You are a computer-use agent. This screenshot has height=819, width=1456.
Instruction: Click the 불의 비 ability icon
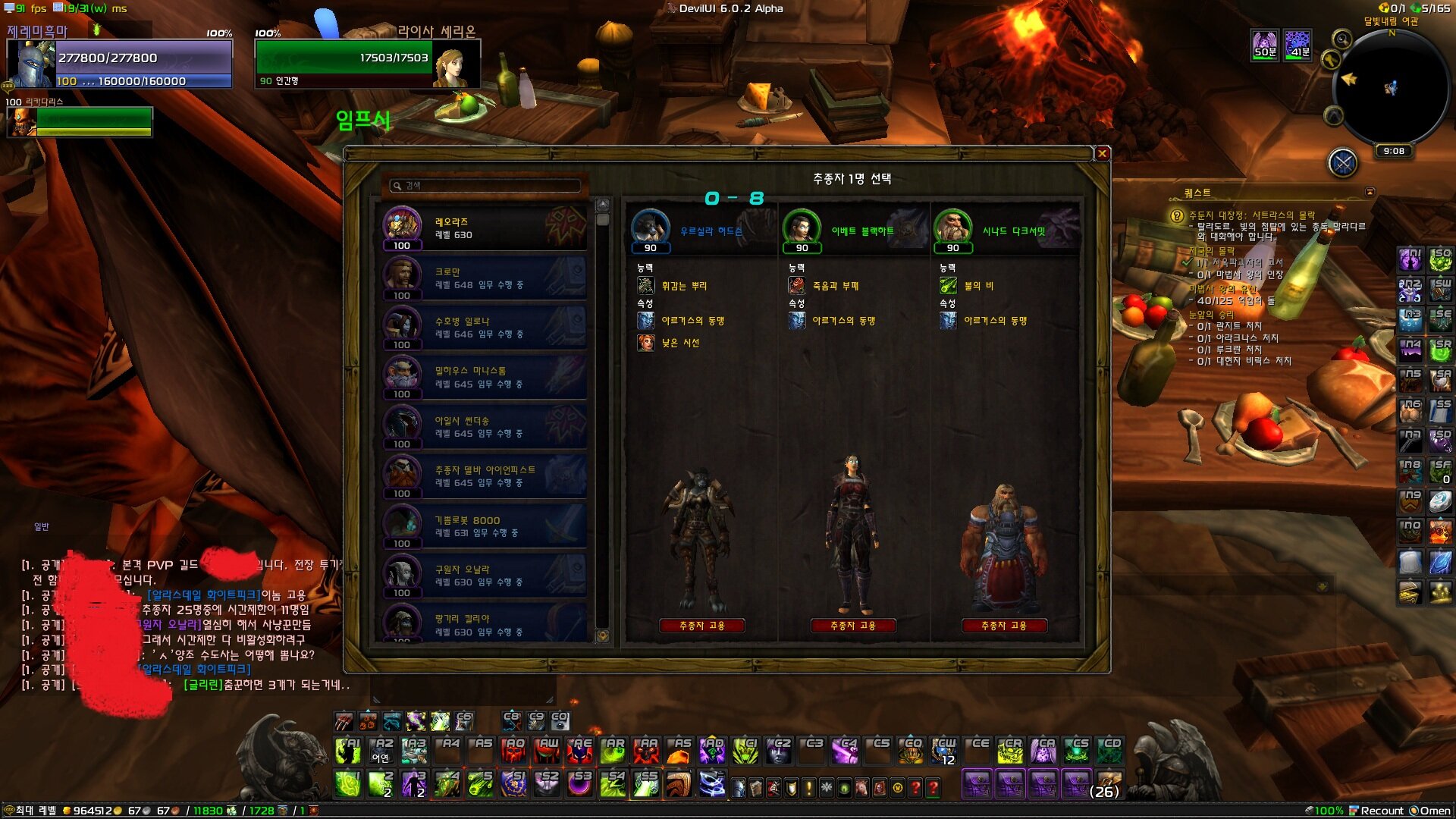[948, 286]
